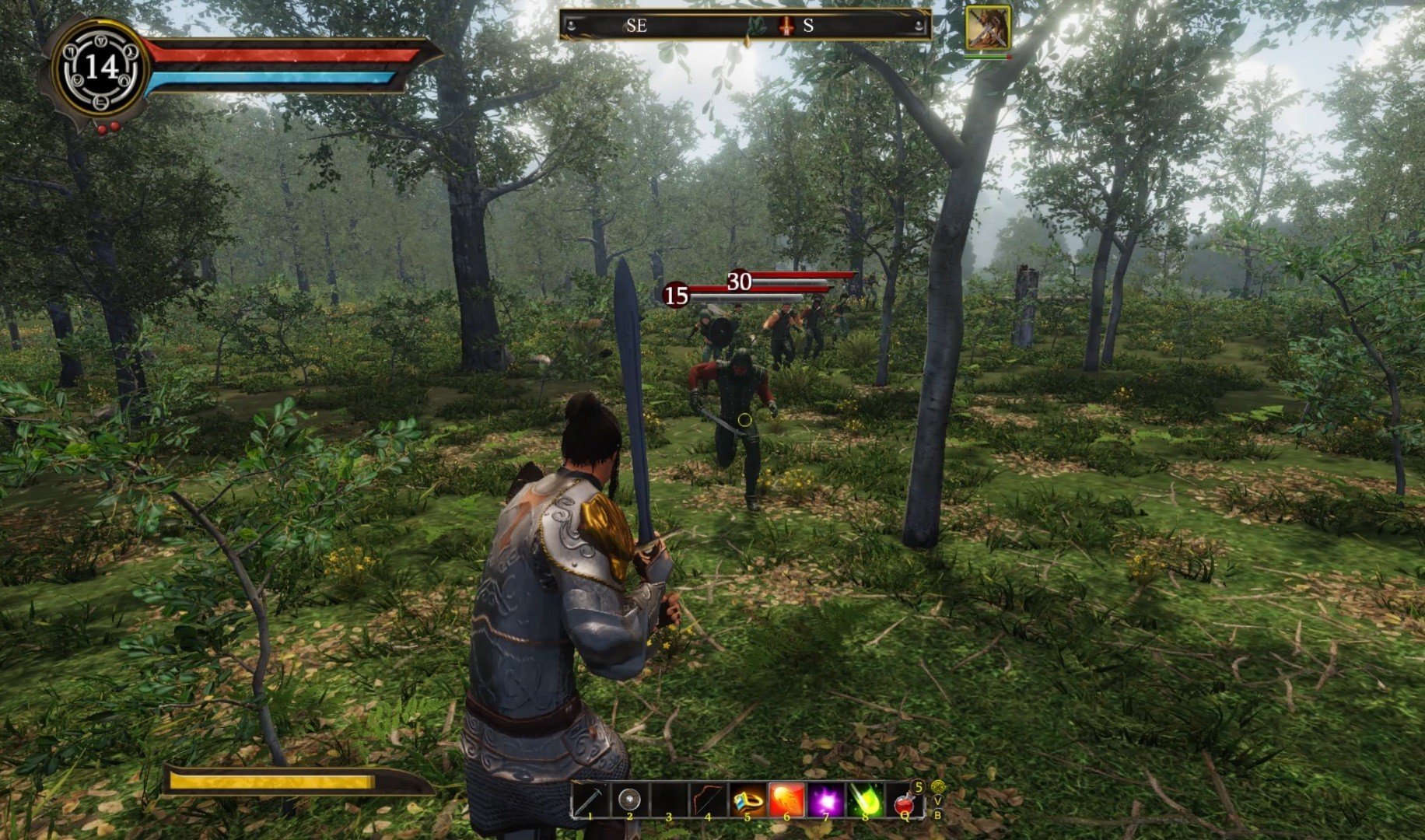Click the left compass anchor ornament
This screenshot has width=1425, height=840.
(x=572, y=25)
